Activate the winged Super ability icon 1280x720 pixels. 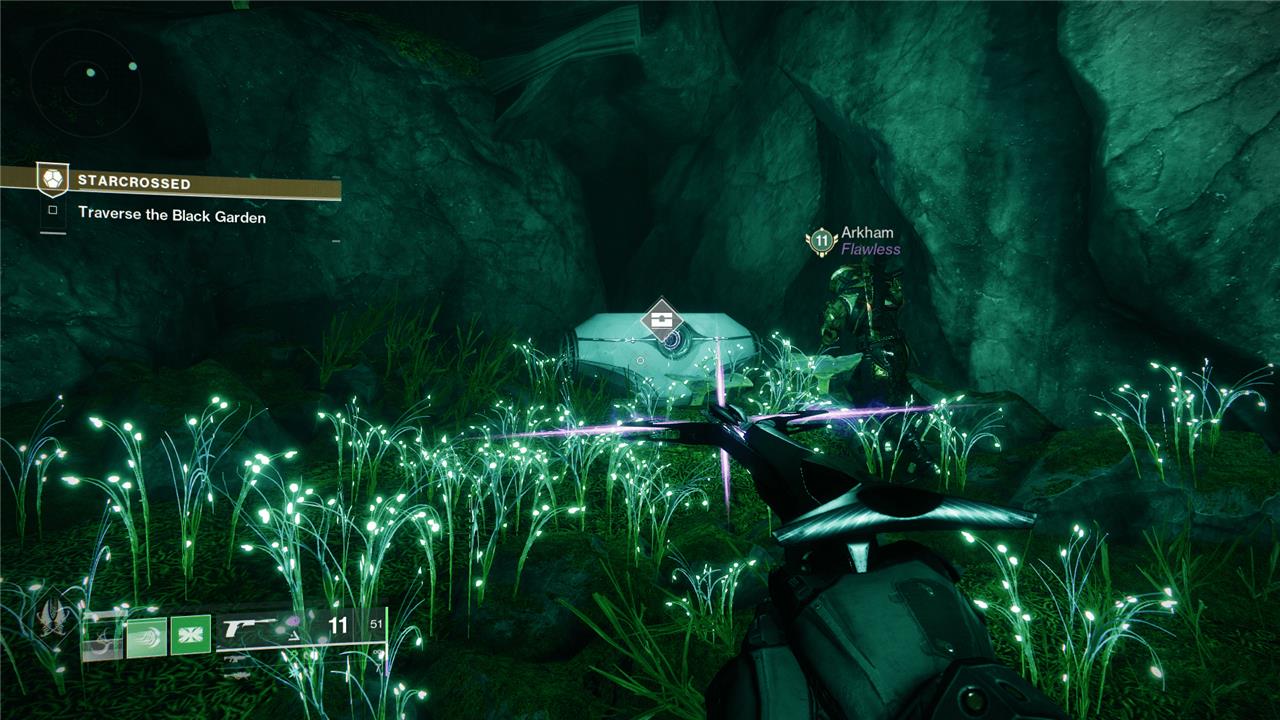53,622
